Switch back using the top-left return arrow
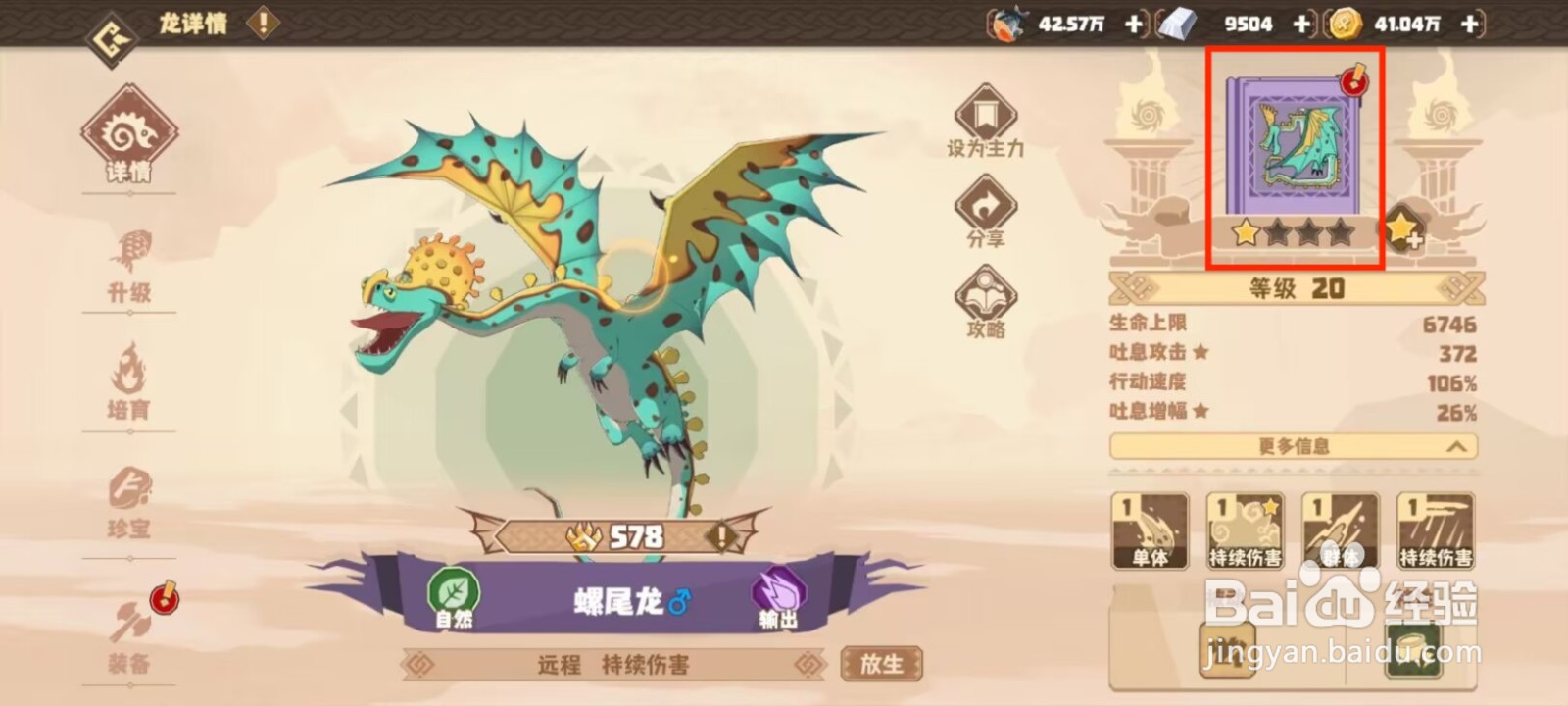 pyautogui.click(x=111, y=39)
